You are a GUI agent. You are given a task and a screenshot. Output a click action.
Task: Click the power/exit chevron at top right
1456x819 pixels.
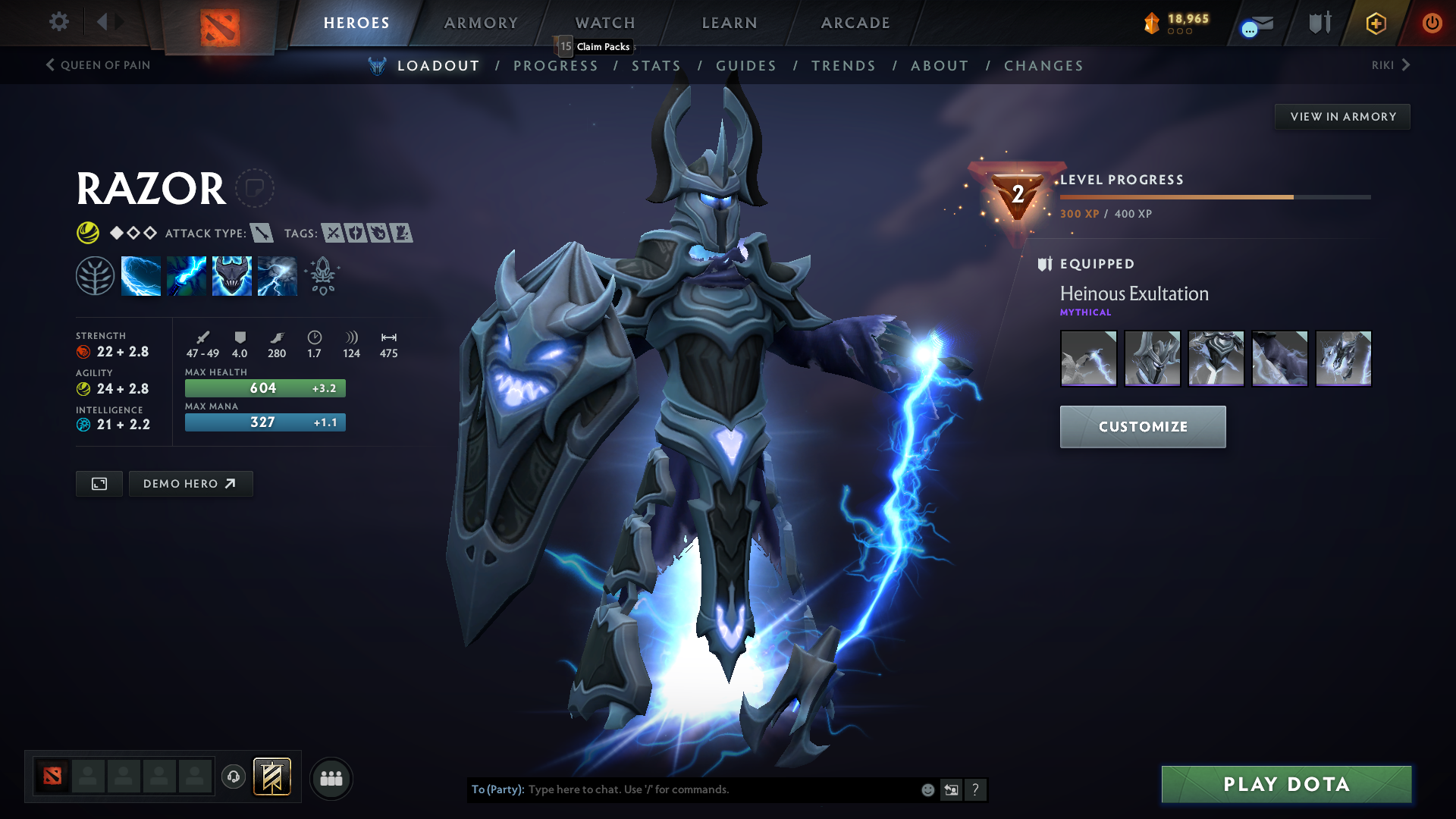pos(1432,23)
